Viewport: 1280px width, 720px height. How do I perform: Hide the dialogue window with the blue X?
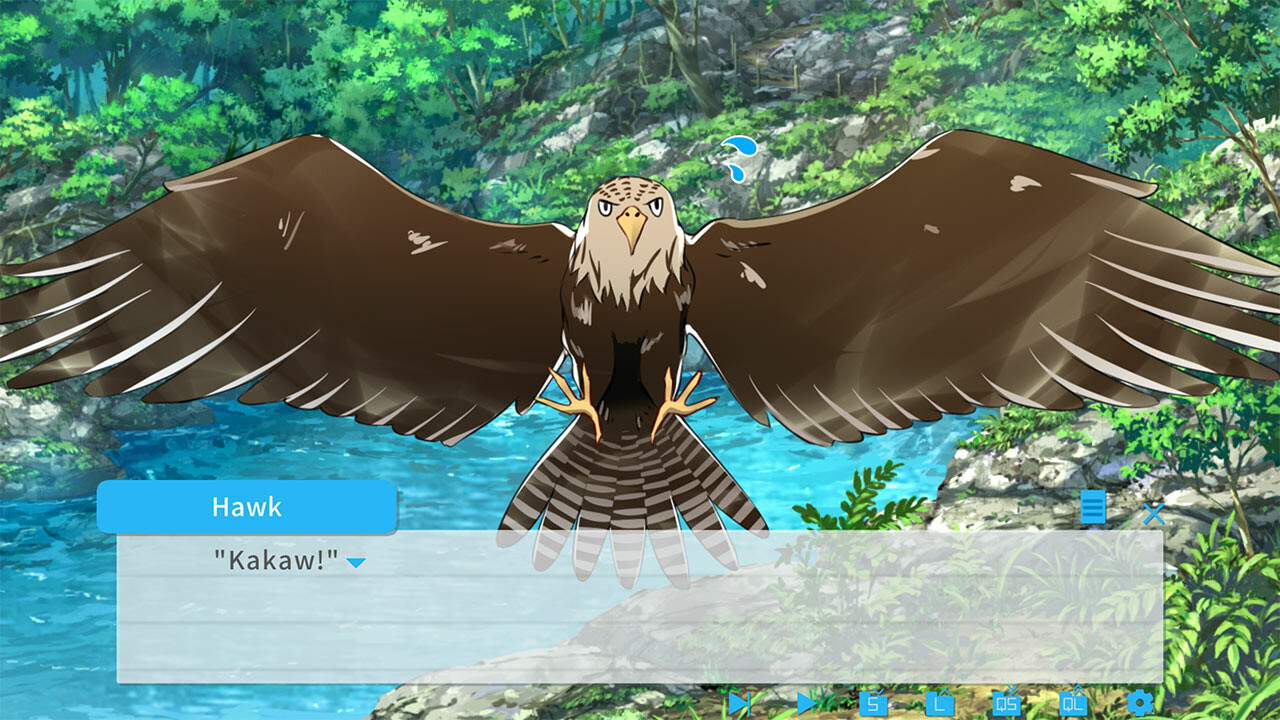[x=1153, y=513]
